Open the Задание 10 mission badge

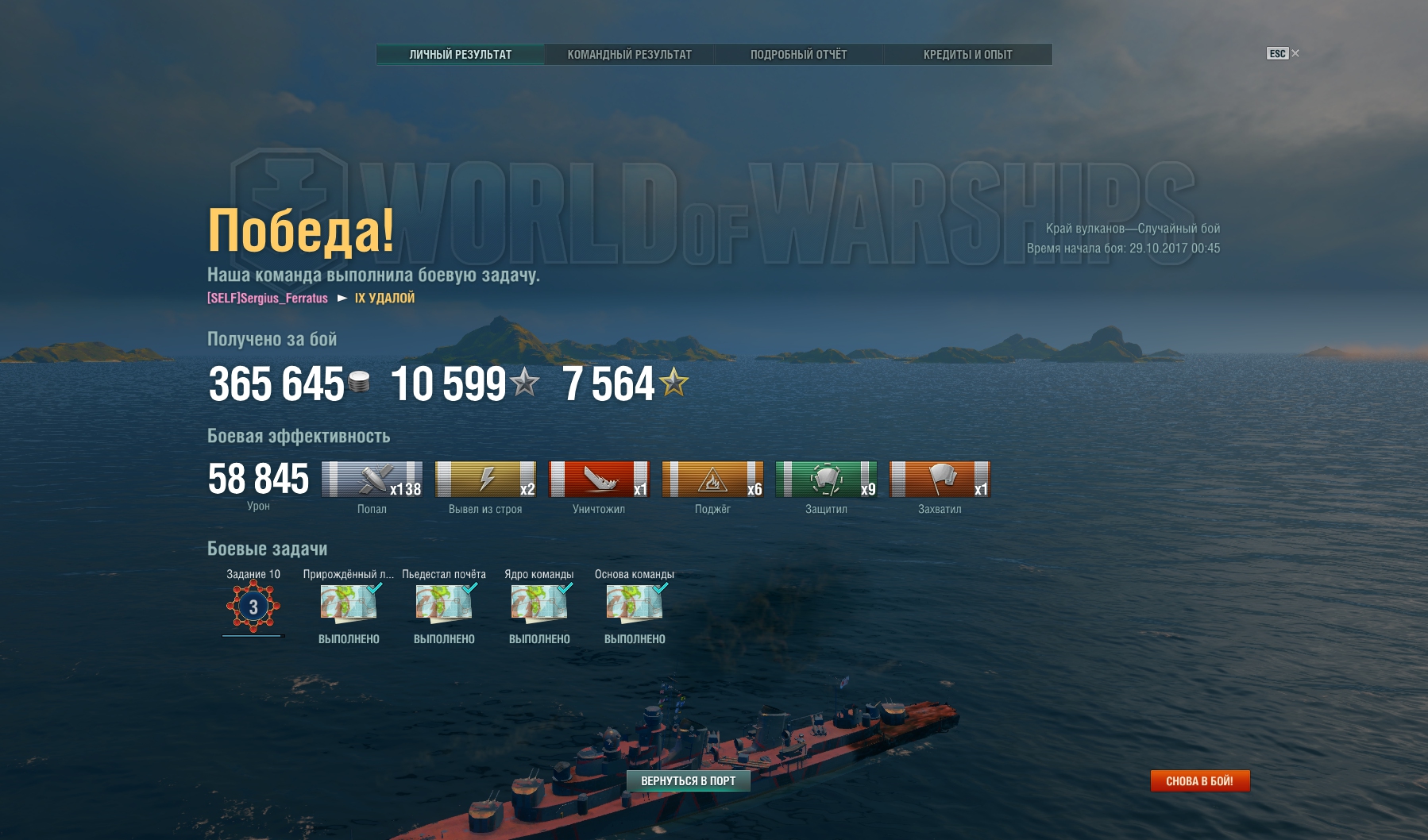[253, 607]
